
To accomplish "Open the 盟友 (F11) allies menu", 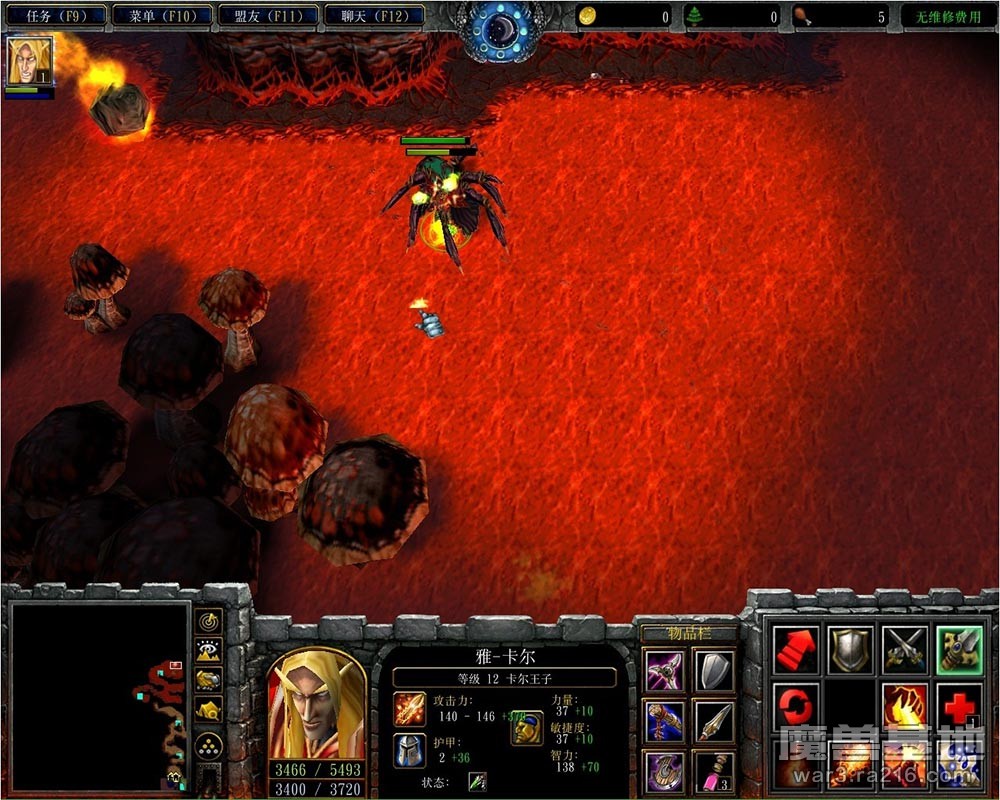I will pos(268,16).
